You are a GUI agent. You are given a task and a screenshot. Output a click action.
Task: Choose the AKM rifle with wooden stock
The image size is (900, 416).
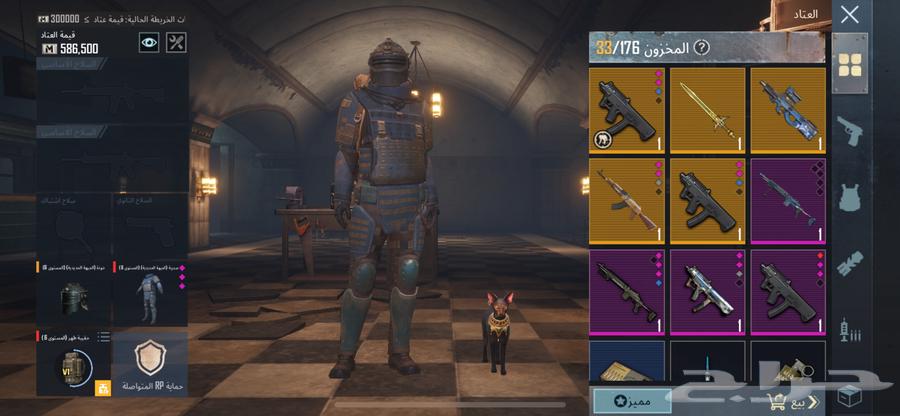coord(627,200)
